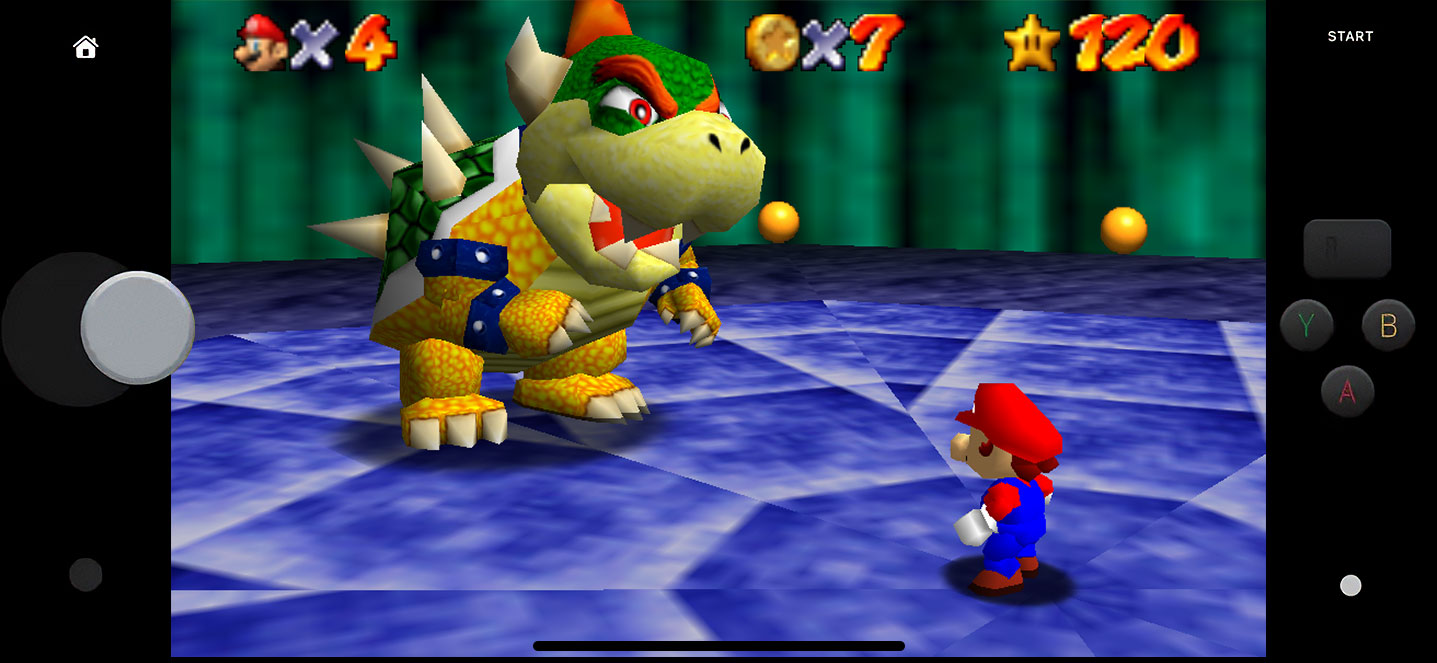Tap the dark rectangular R shoulder button
This screenshot has height=663, width=1437.
1347,248
